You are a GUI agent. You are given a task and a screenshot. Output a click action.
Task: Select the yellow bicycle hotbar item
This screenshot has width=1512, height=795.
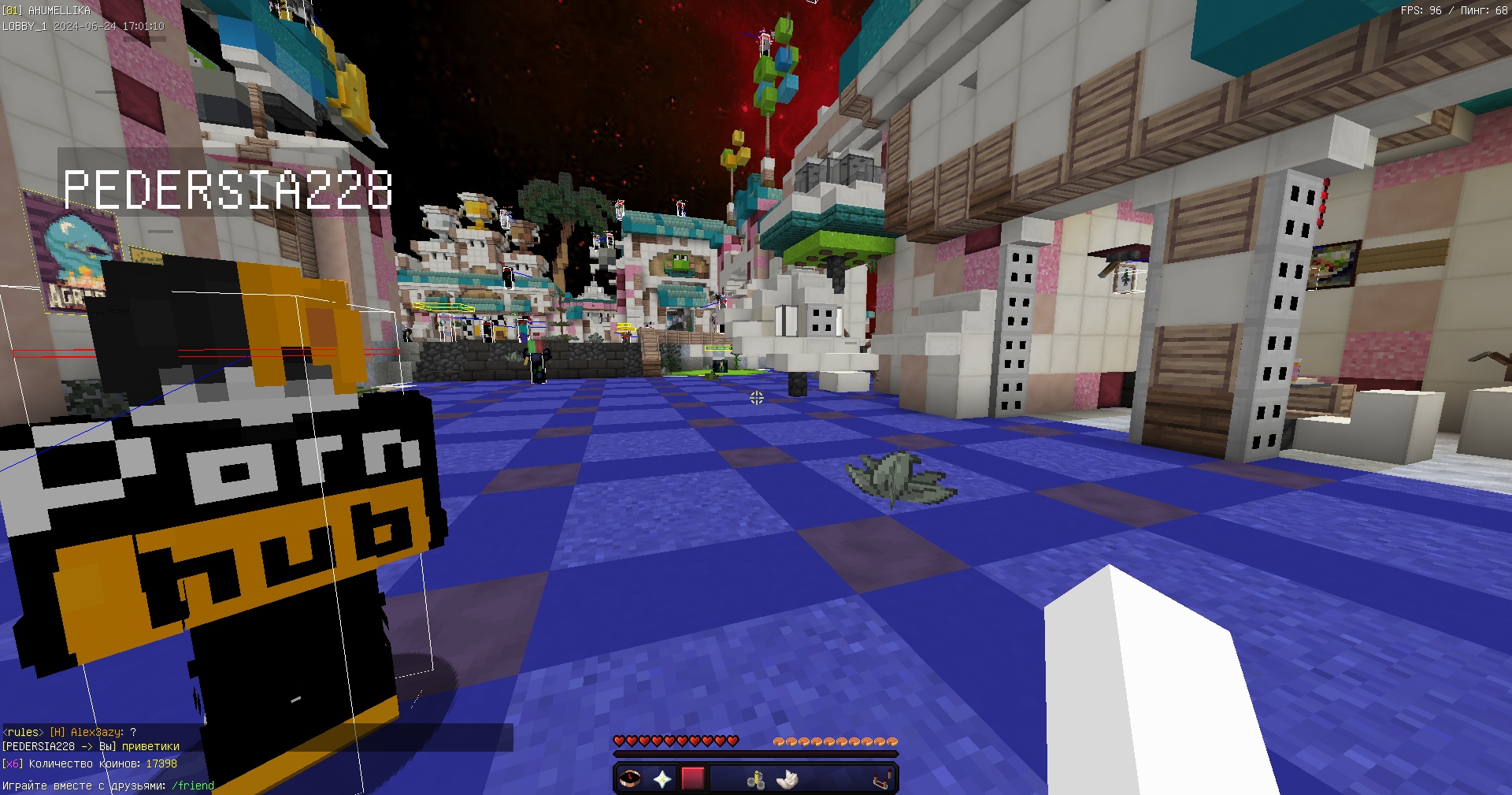[756, 779]
